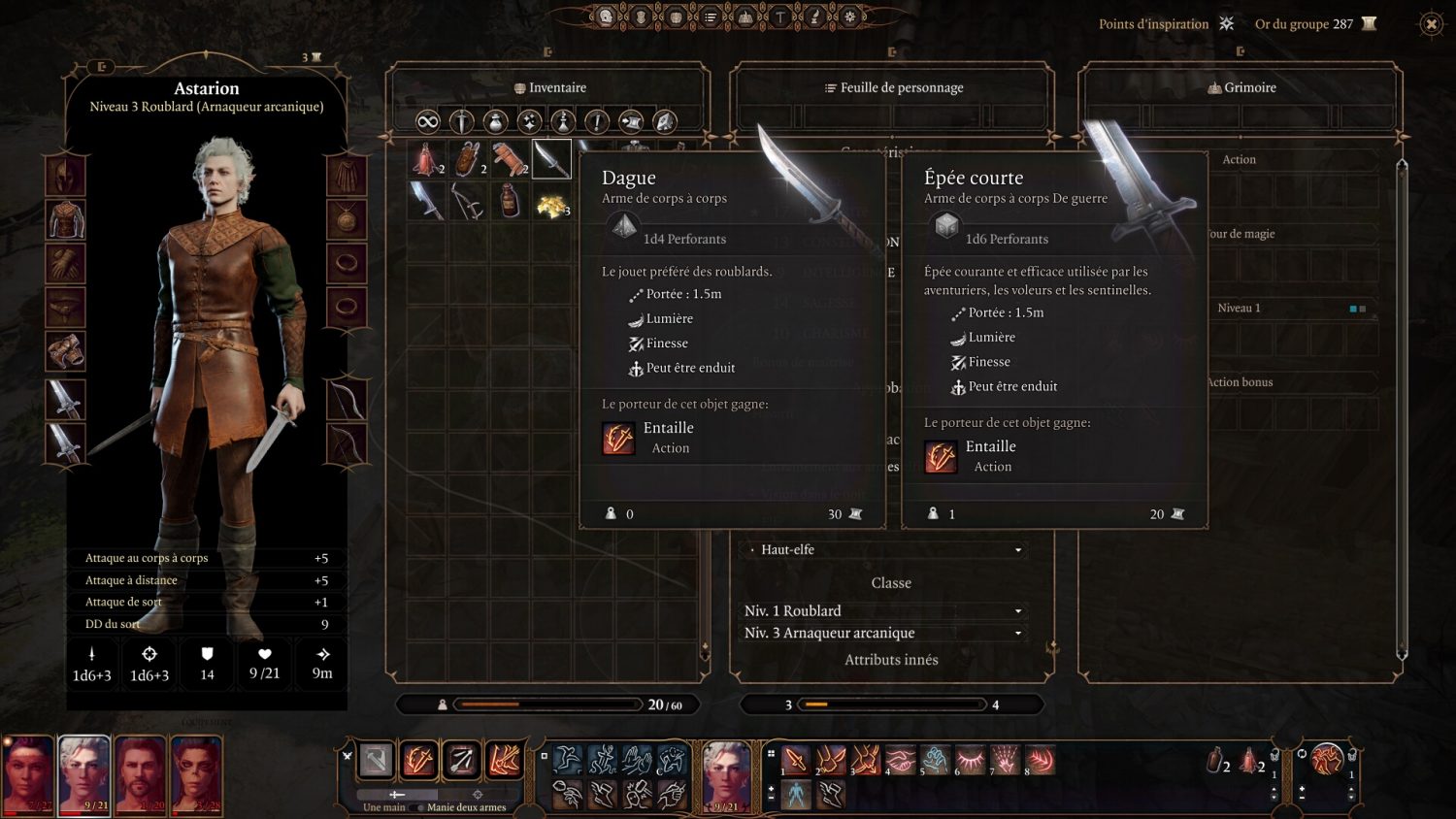Open the Grimoire panel header
Viewport: 1456px width, 819px height.
coord(1241,87)
